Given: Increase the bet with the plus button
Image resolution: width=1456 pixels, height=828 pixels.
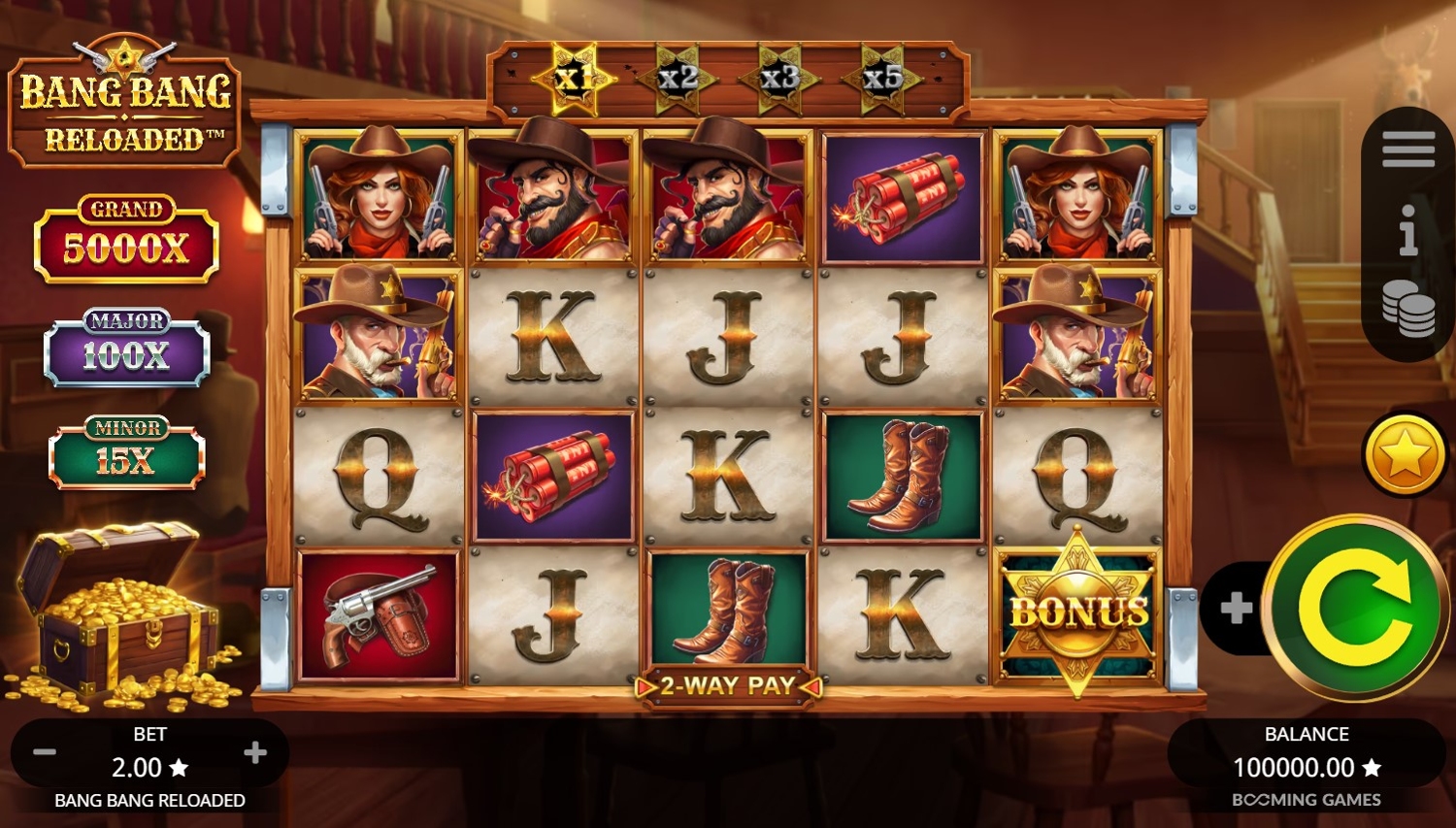Looking at the screenshot, I should (x=255, y=752).
